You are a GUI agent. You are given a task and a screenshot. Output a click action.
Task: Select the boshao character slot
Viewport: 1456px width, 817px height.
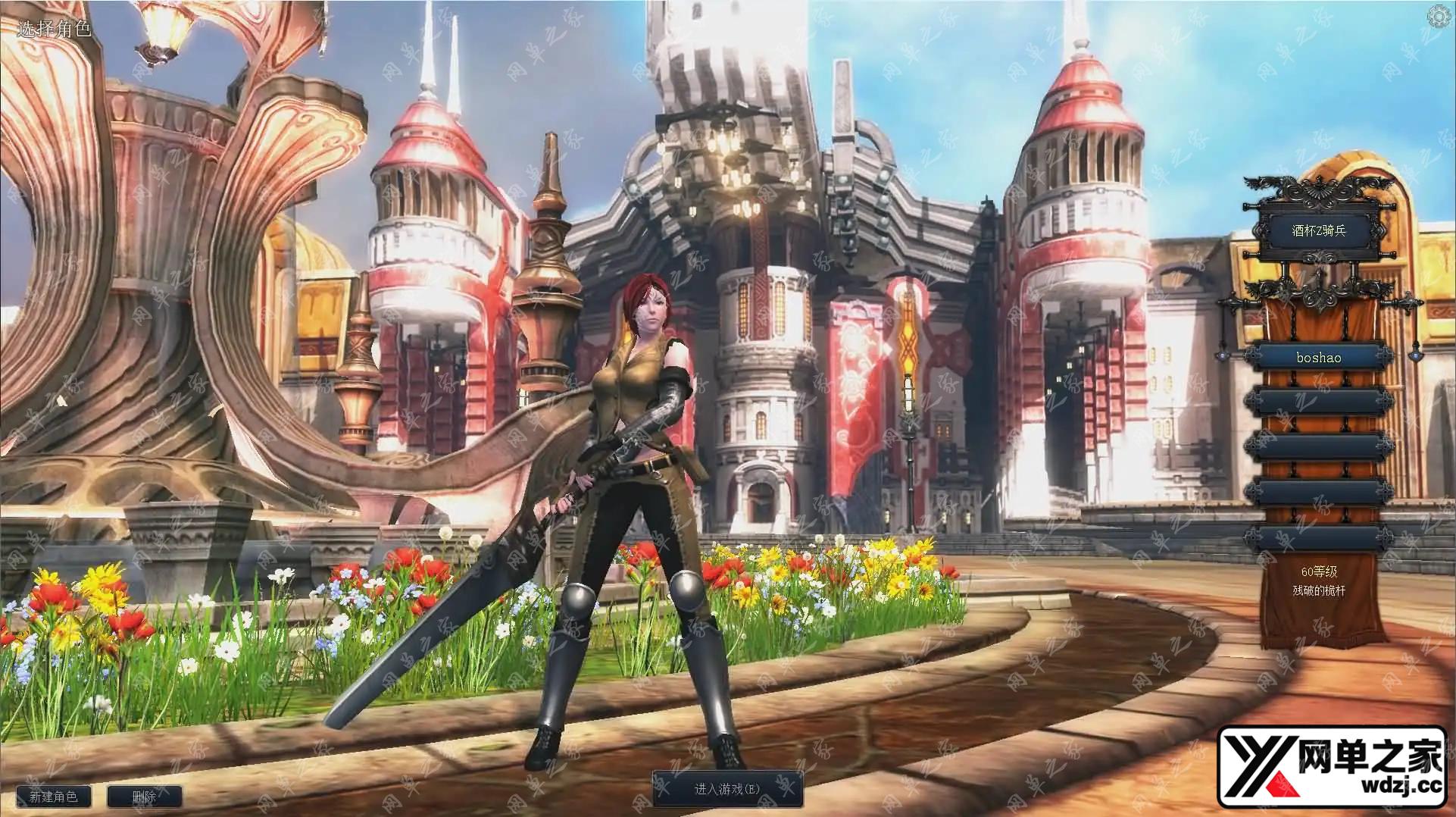[1318, 358]
